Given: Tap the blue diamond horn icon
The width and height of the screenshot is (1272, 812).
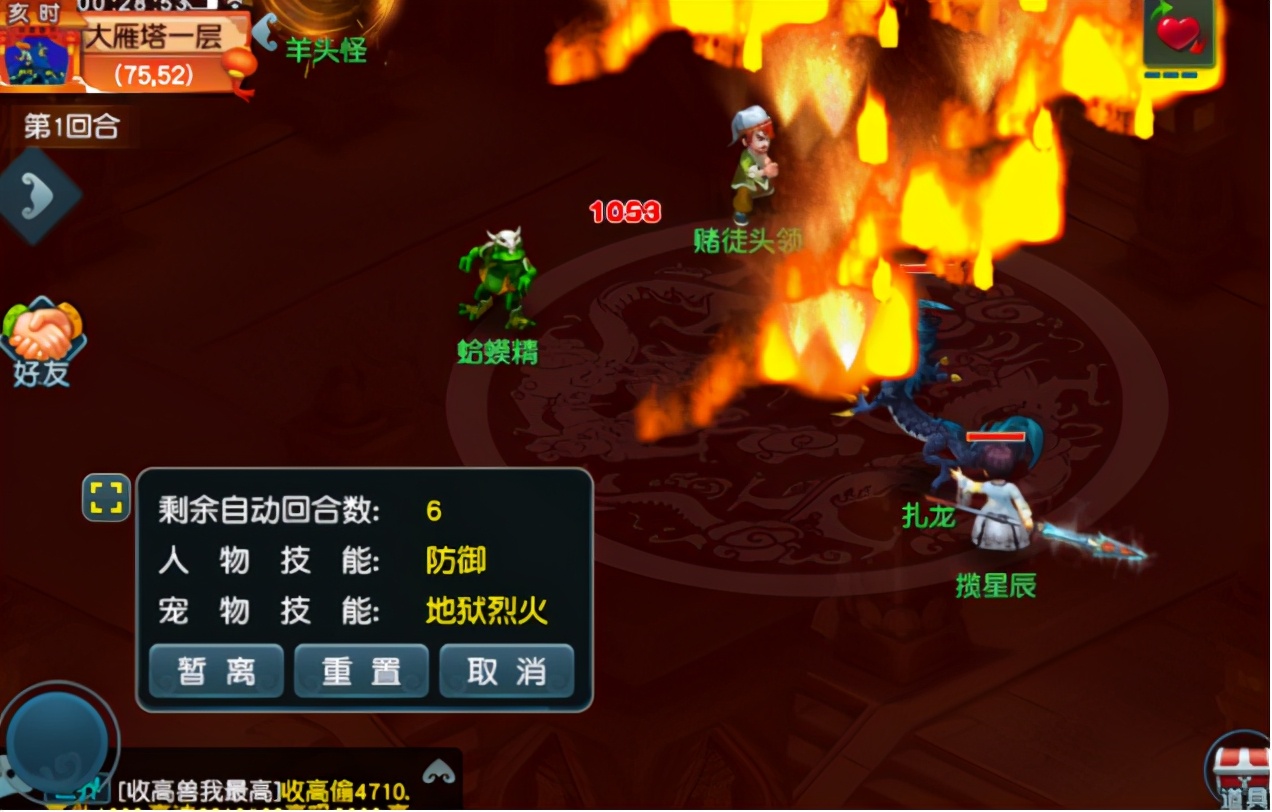Looking at the screenshot, I should click(x=38, y=197).
